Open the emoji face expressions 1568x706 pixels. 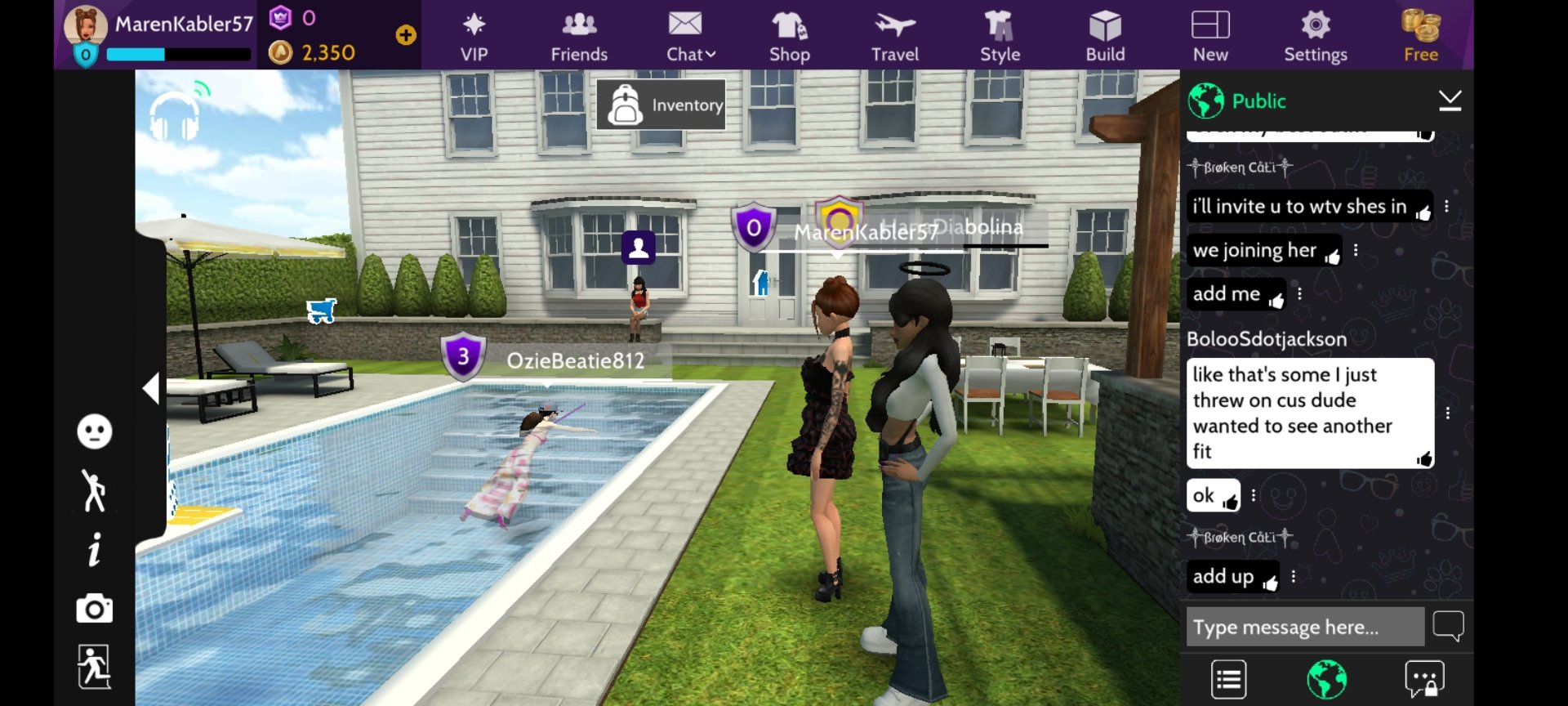click(x=95, y=431)
